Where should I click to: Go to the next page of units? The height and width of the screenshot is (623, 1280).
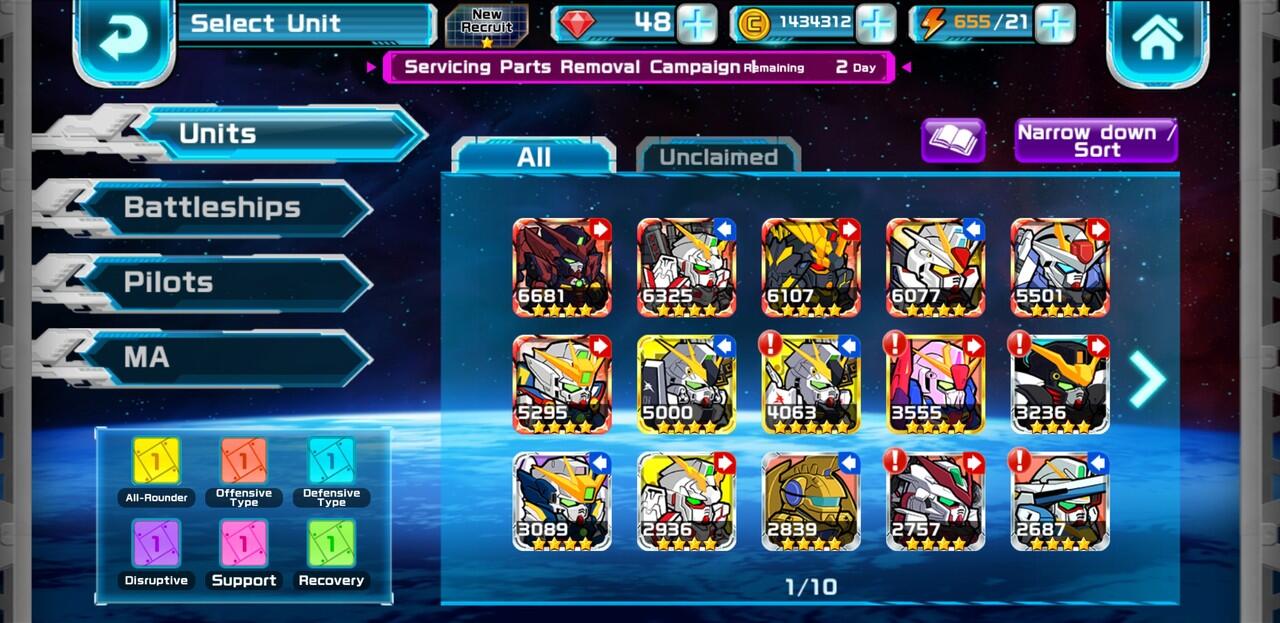click(1148, 379)
